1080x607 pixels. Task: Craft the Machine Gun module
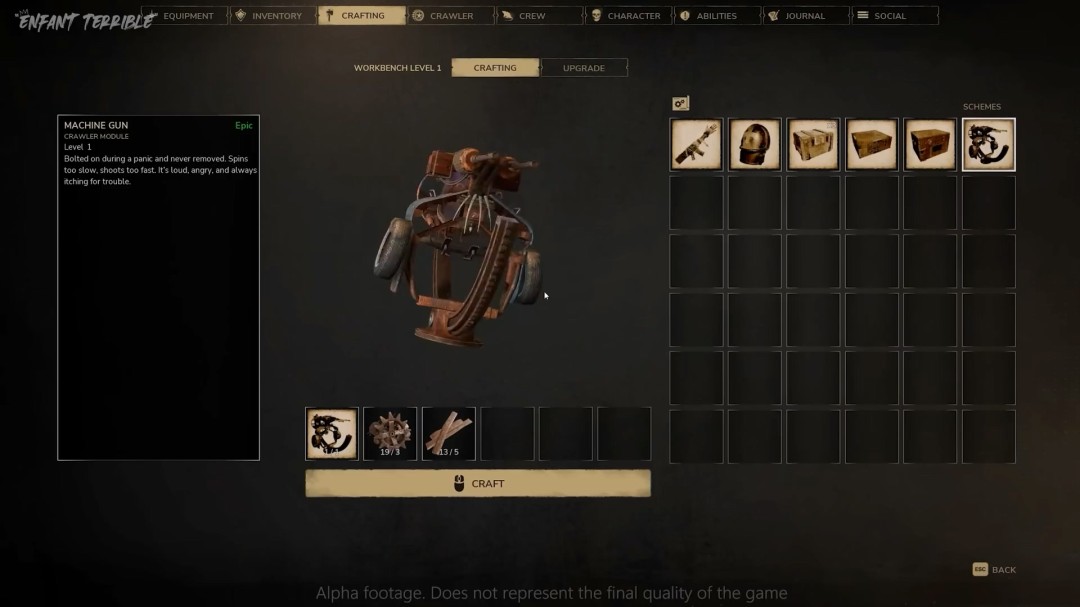(x=478, y=484)
